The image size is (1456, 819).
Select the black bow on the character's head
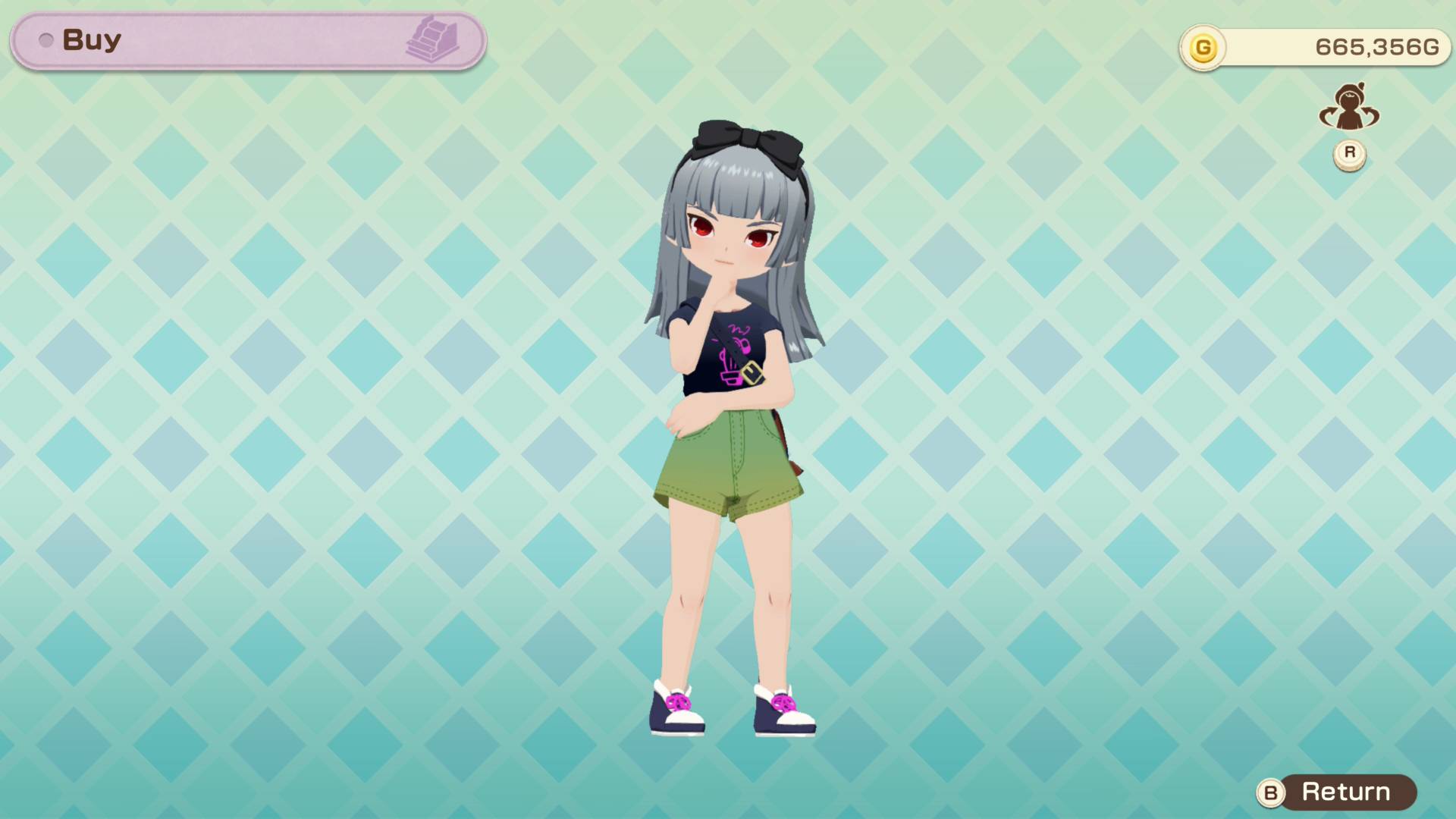coord(747,144)
